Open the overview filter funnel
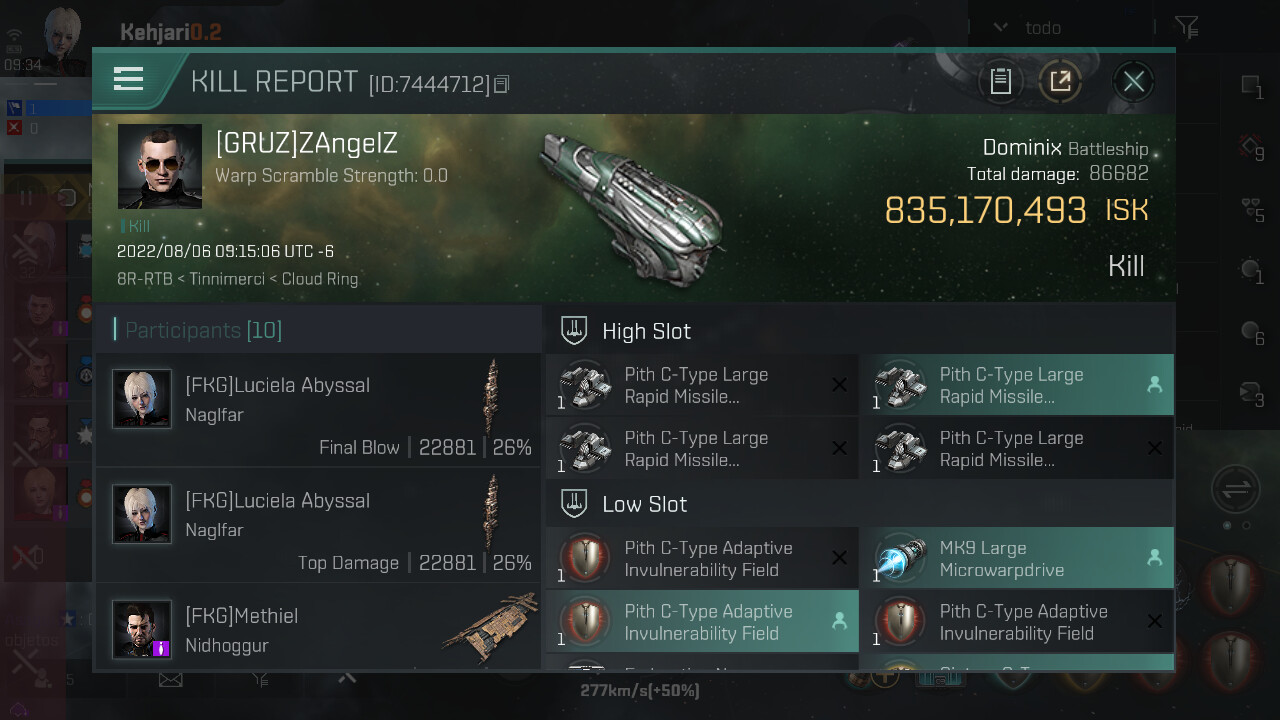 click(x=1186, y=28)
